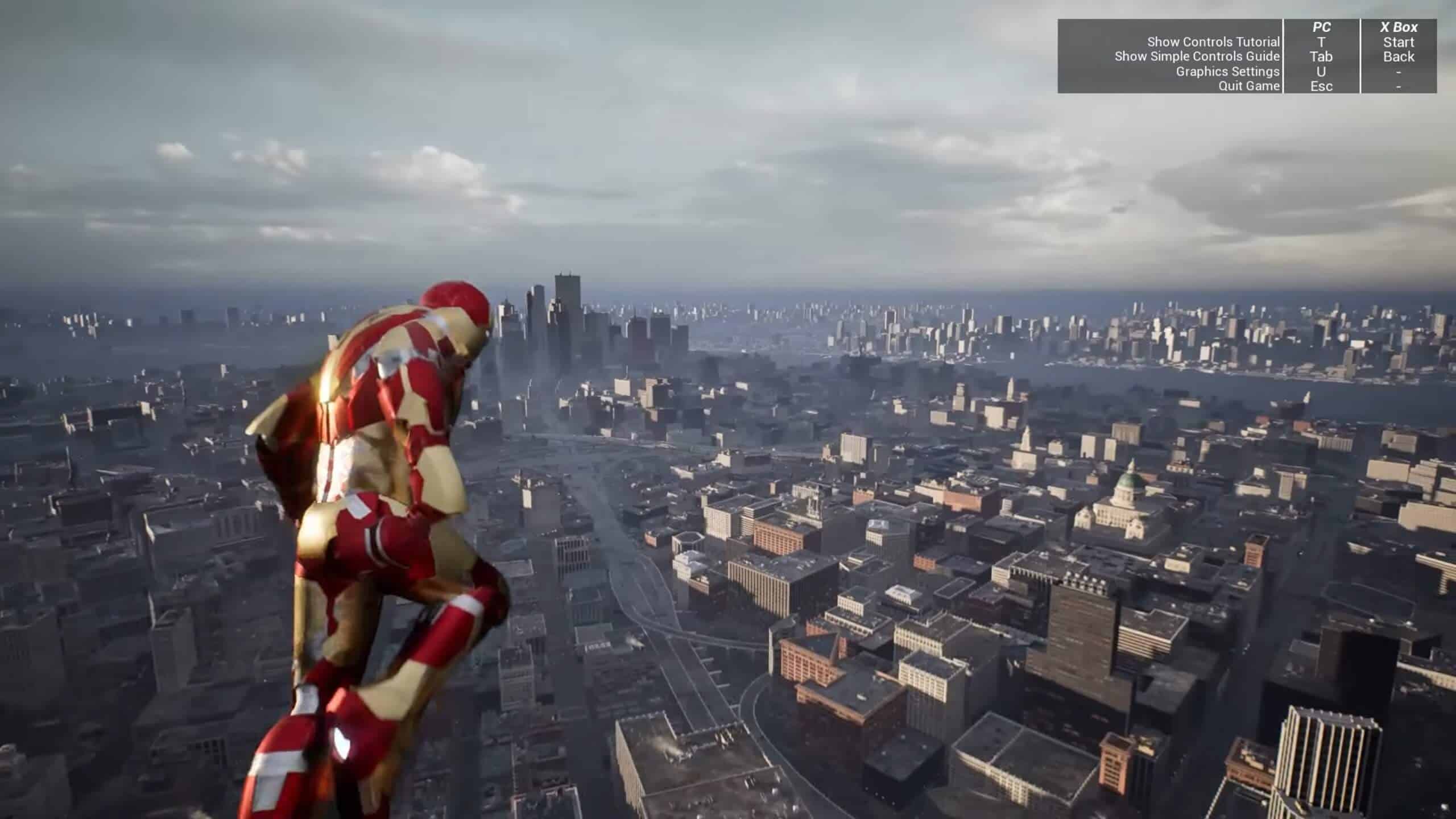Click the T key label beside Show Controls Tutorial
Image resolution: width=1456 pixels, height=819 pixels.
pyautogui.click(x=1322, y=42)
